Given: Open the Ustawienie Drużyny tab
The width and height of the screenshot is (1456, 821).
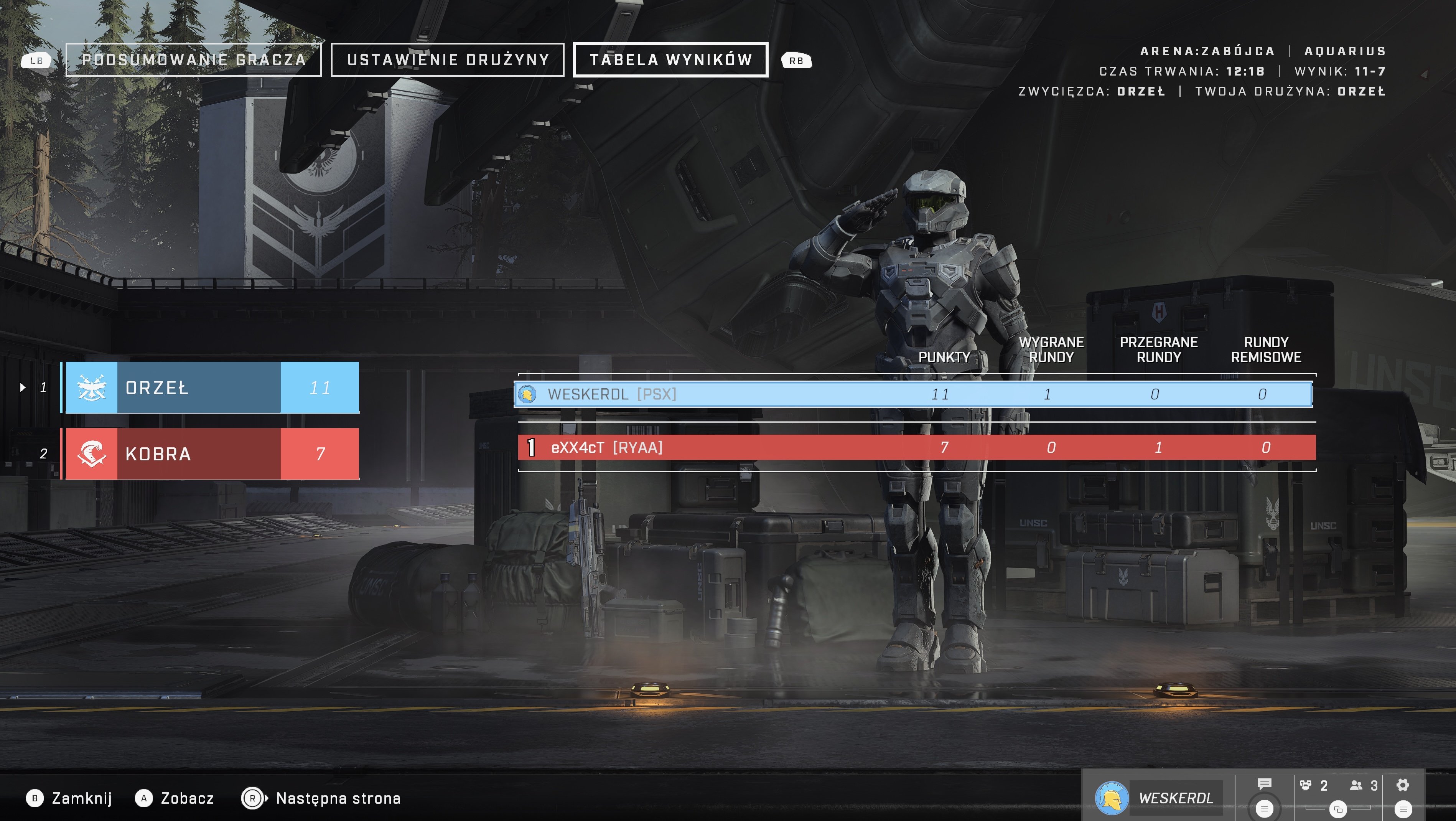Looking at the screenshot, I should click(x=448, y=60).
